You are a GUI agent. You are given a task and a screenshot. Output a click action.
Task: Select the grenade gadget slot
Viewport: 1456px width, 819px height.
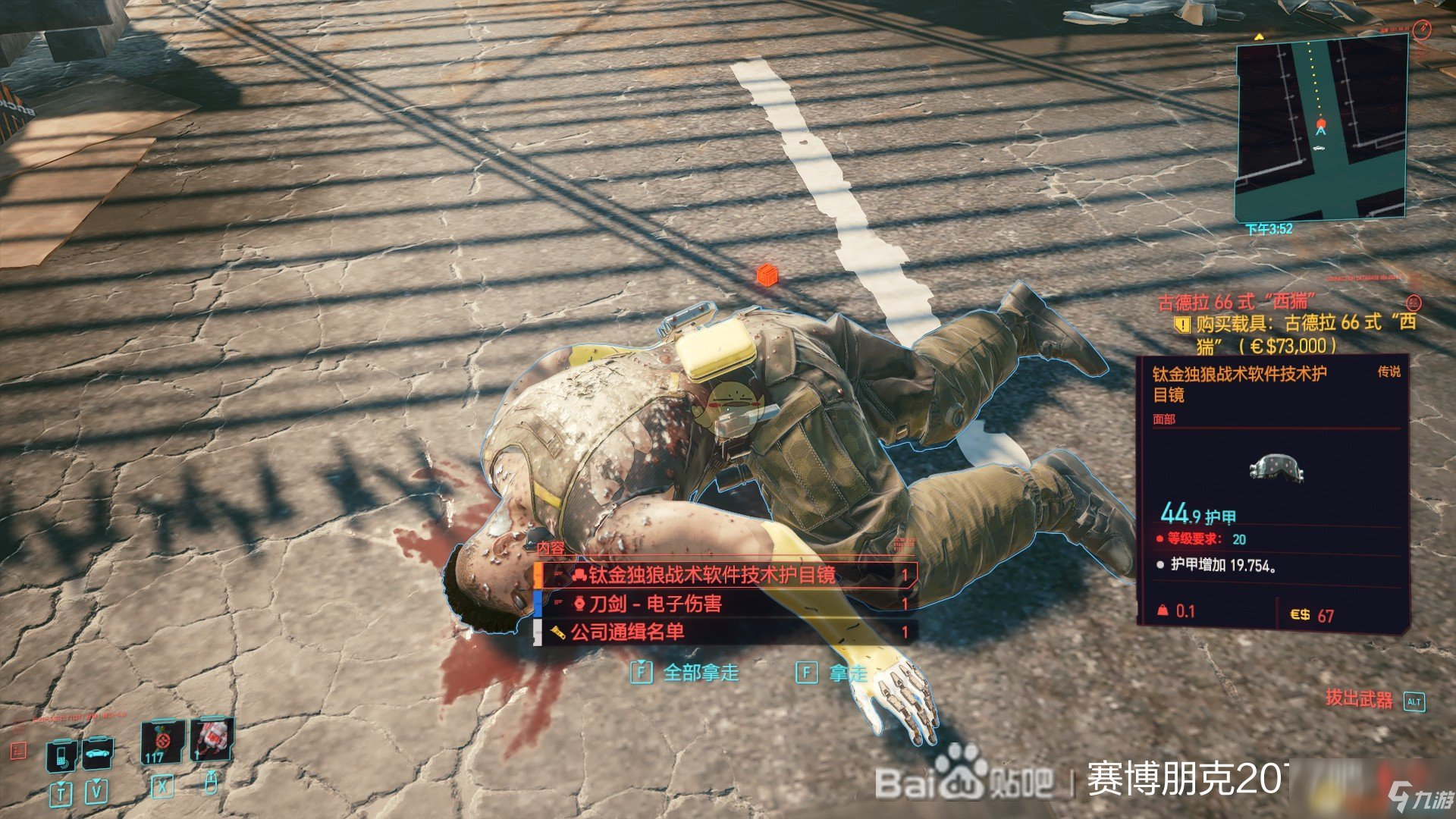coord(212,739)
